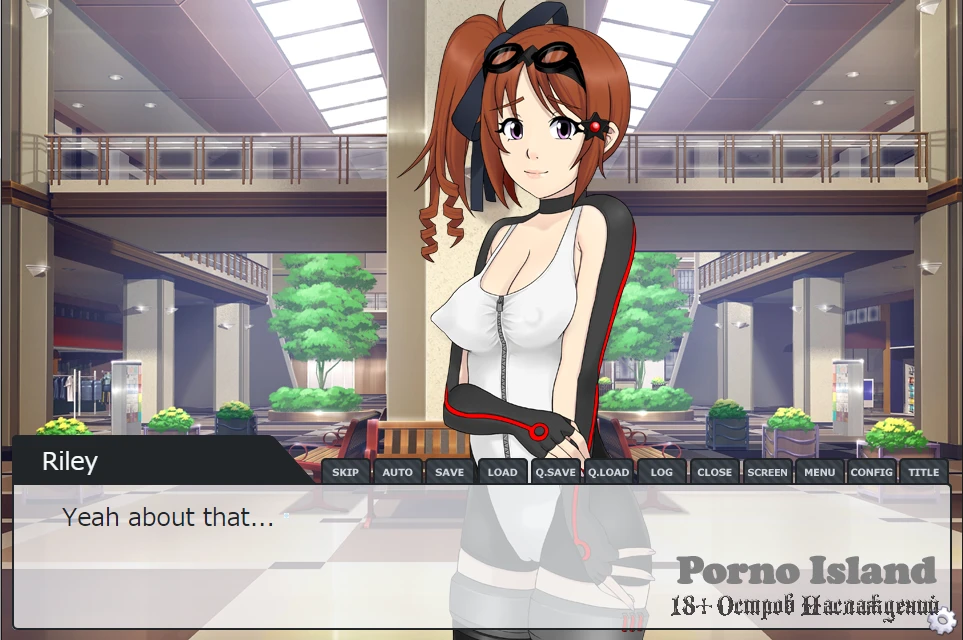Show the dialogue LOG

[661, 472]
